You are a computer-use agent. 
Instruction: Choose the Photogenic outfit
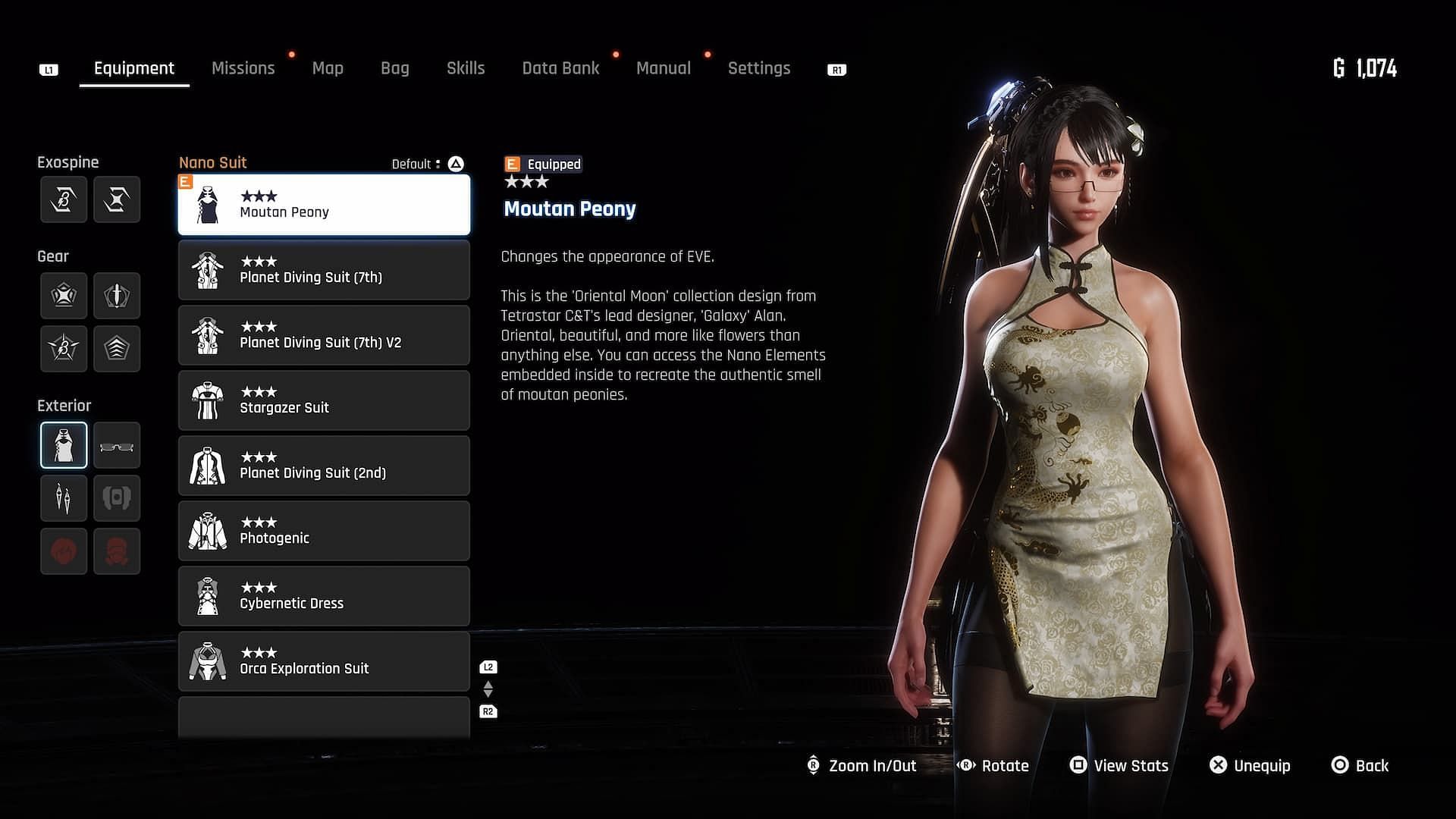324,531
